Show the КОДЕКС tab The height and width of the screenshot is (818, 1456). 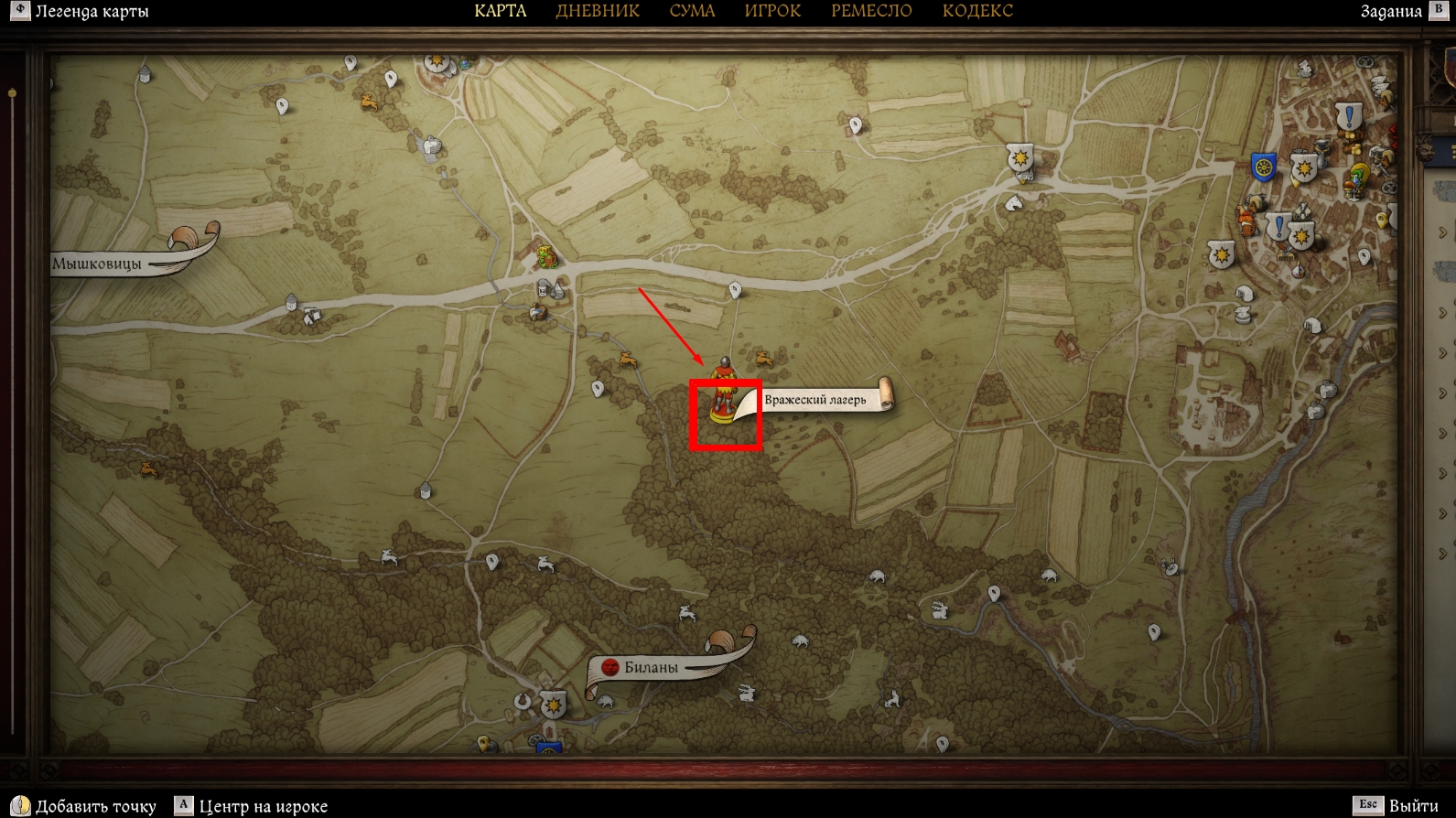click(977, 11)
